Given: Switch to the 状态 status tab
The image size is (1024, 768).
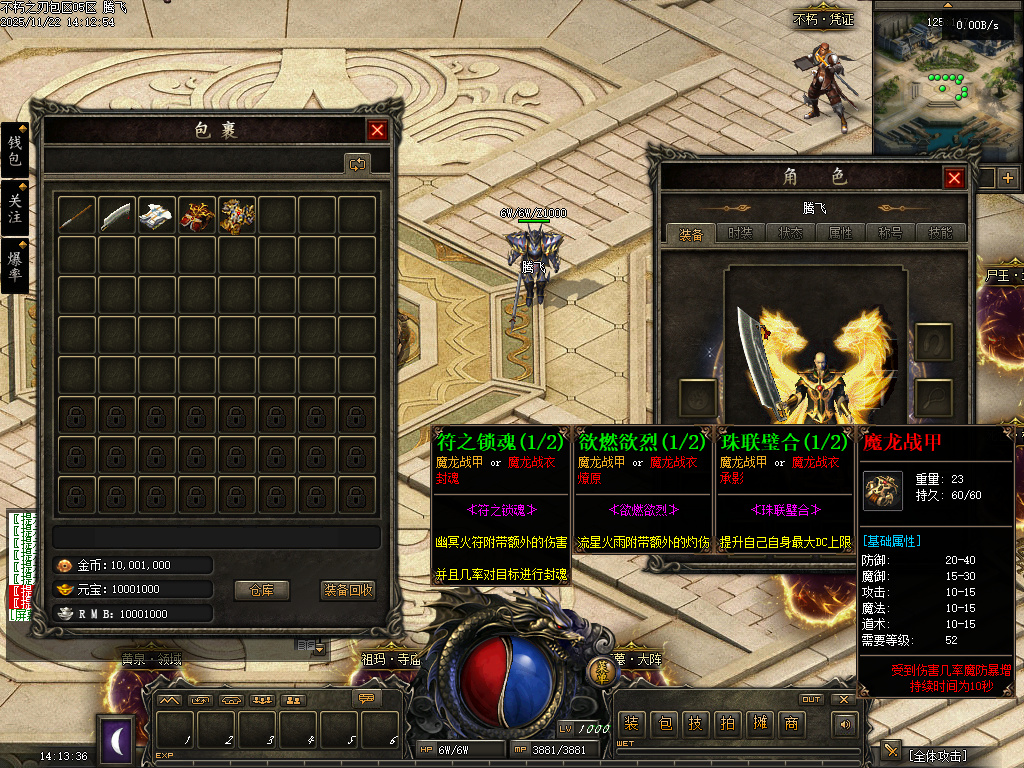Looking at the screenshot, I should click(x=790, y=233).
